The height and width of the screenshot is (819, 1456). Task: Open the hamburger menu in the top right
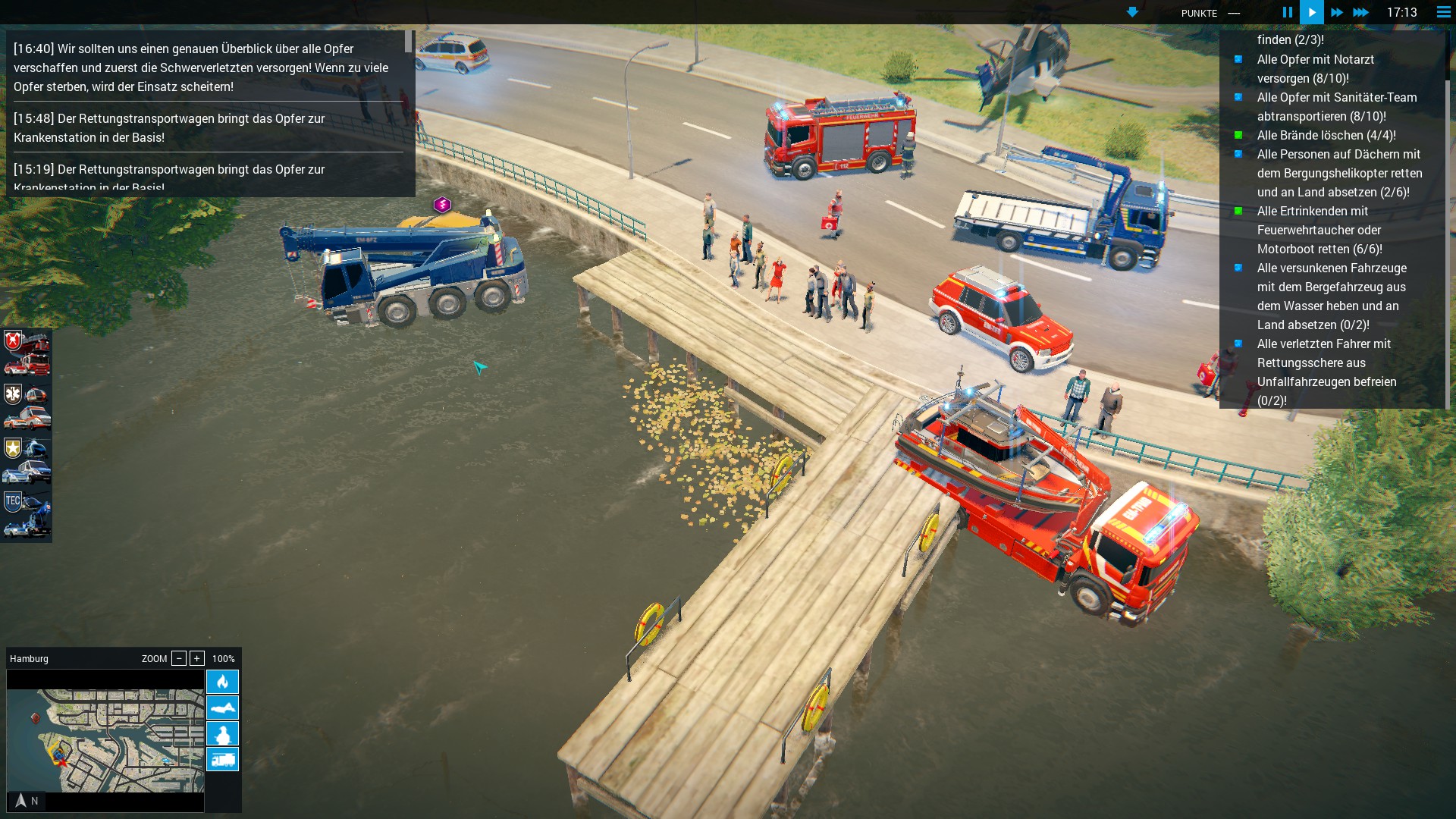click(x=1442, y=12)
